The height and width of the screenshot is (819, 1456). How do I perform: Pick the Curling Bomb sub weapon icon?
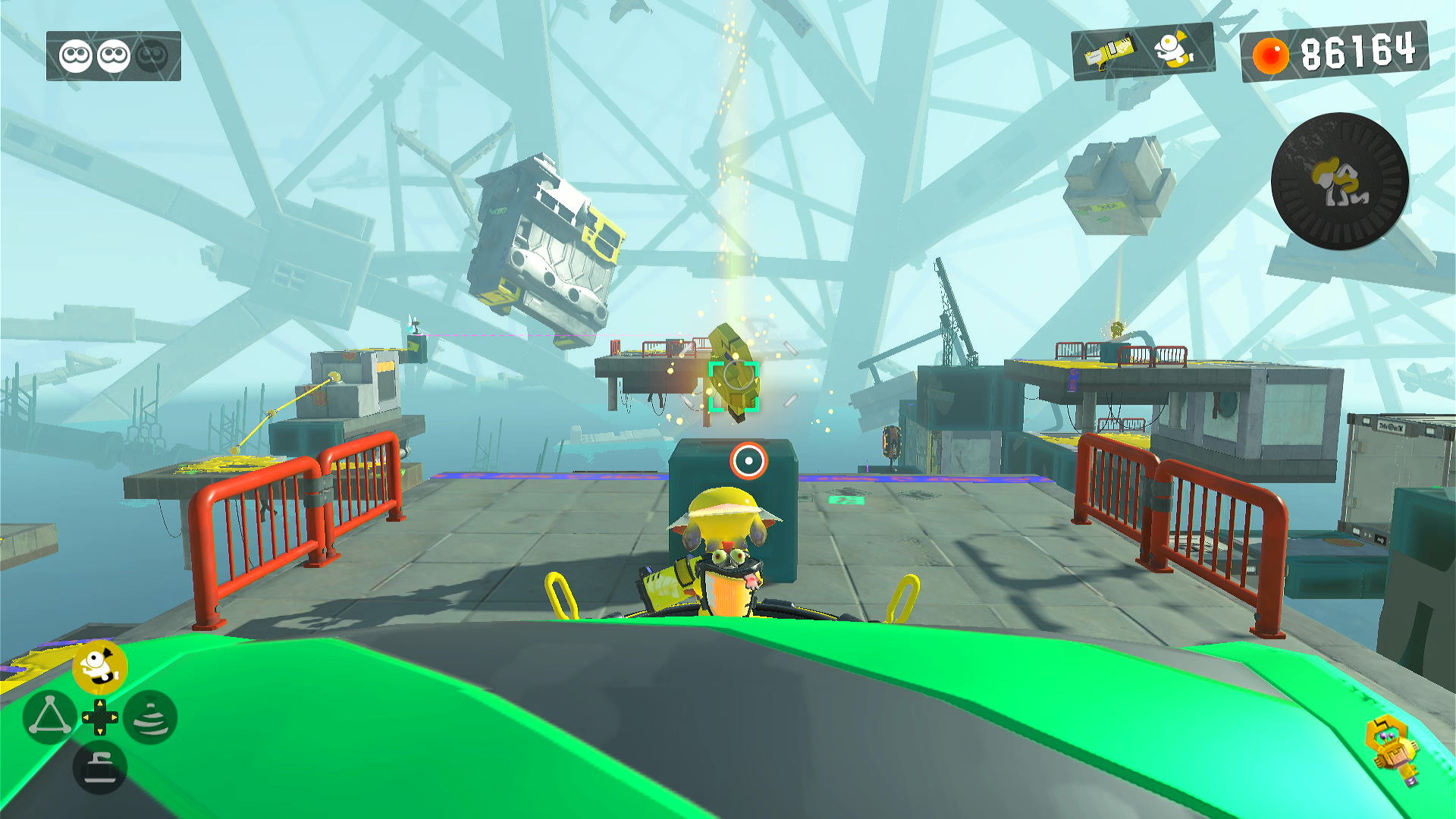point(99,767)
